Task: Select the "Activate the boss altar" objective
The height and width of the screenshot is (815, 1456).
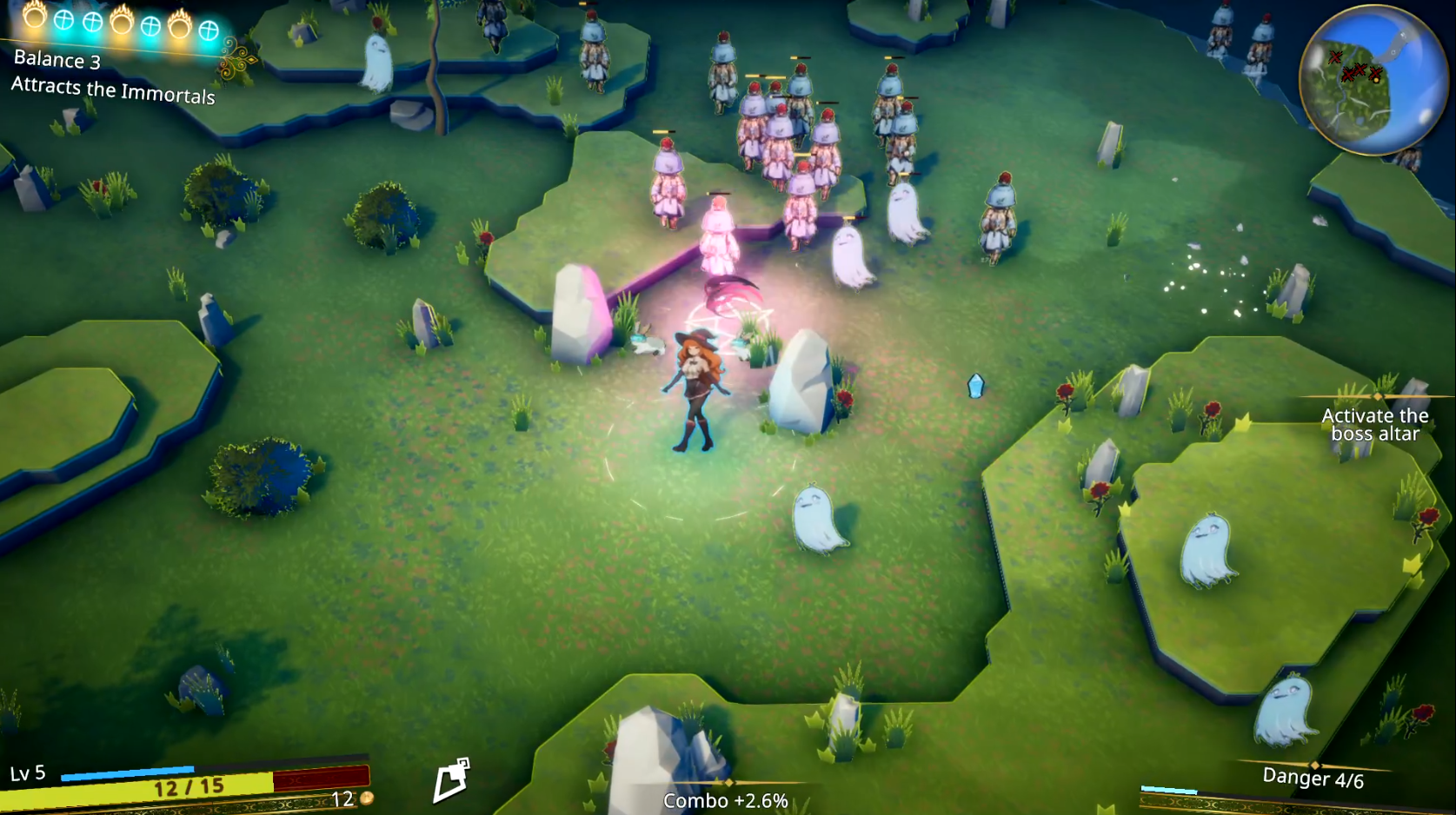Action: point(1374,425)
